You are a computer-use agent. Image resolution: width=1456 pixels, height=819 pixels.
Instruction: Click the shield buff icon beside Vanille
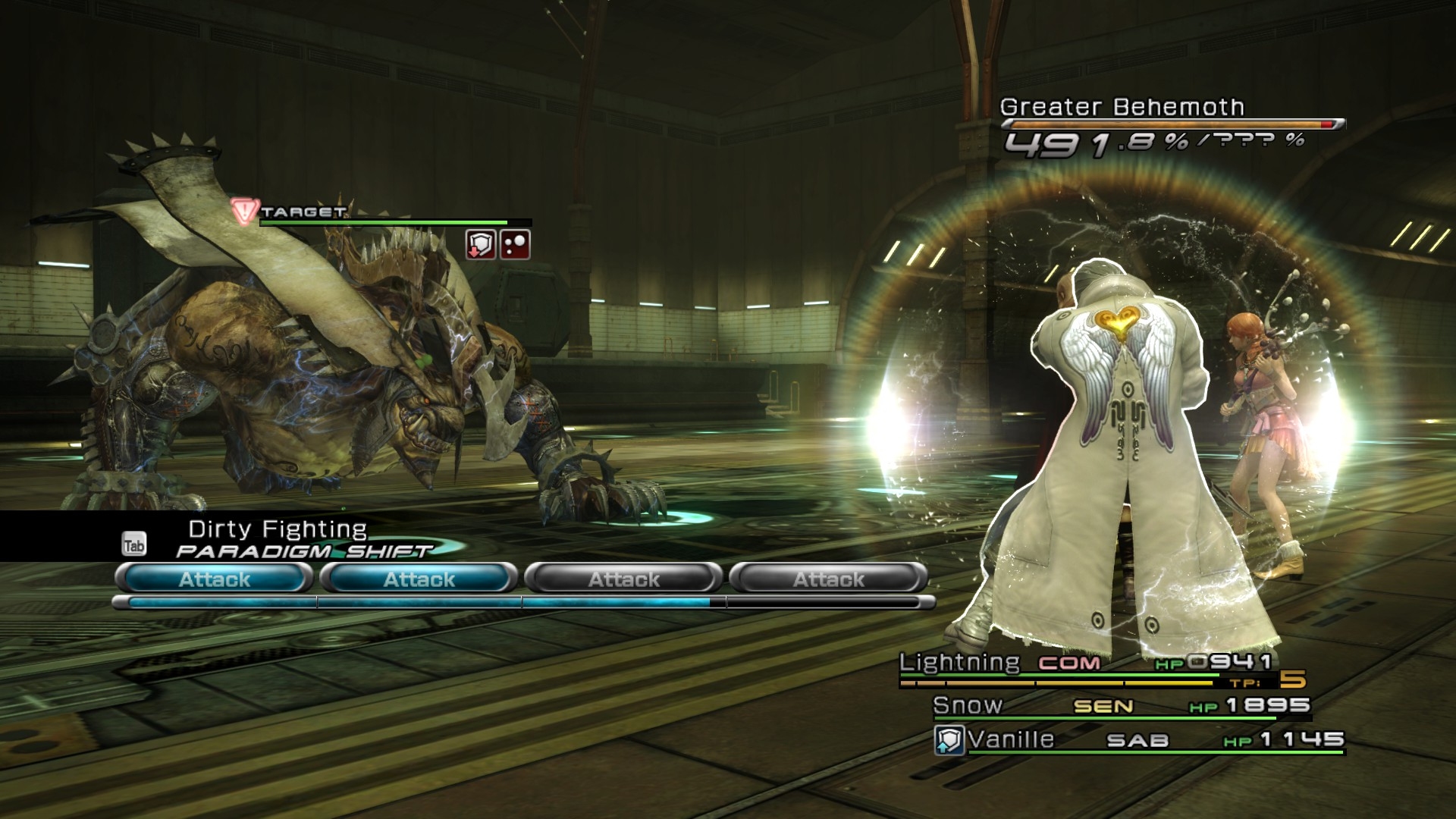click(949, 740)
